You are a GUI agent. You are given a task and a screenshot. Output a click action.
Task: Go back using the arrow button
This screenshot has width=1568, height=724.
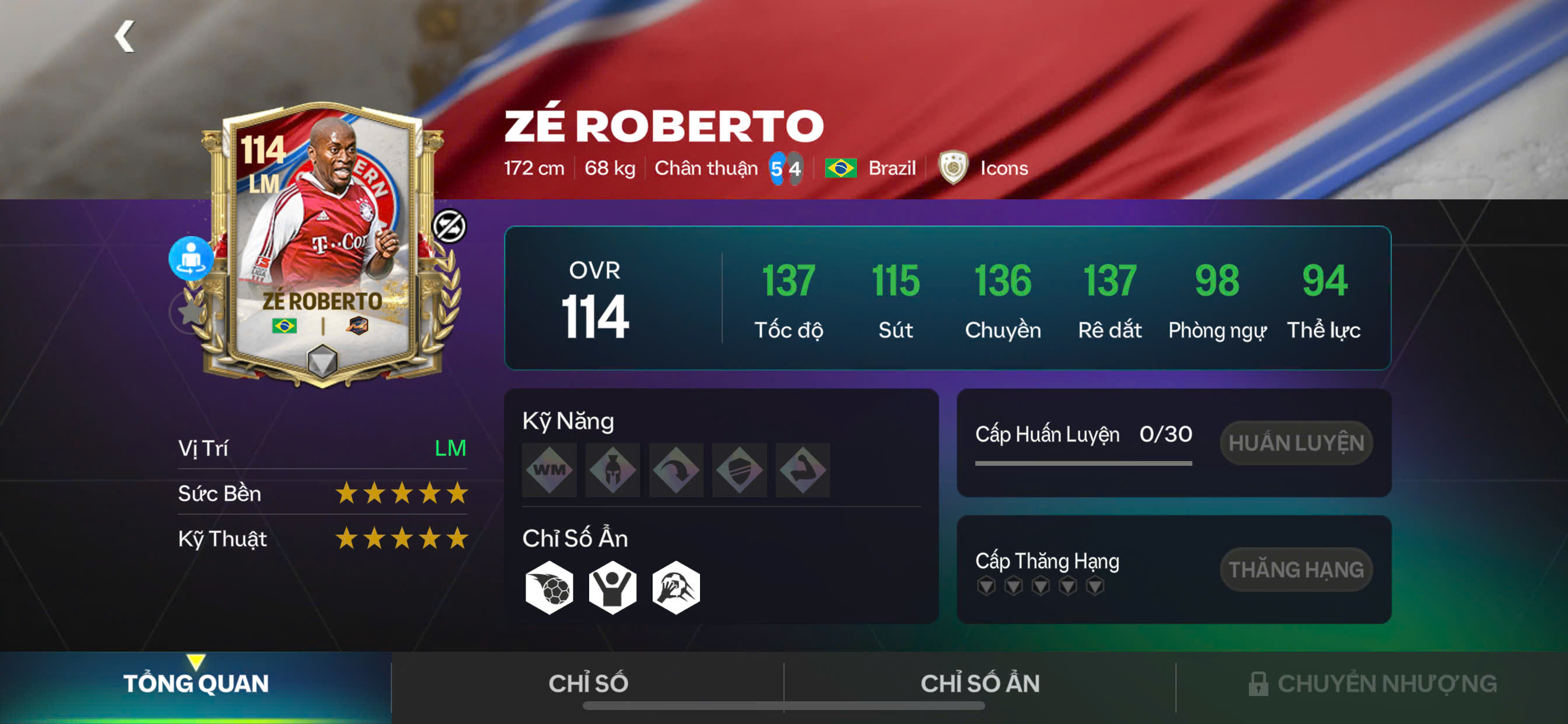[x=125, y=37]
